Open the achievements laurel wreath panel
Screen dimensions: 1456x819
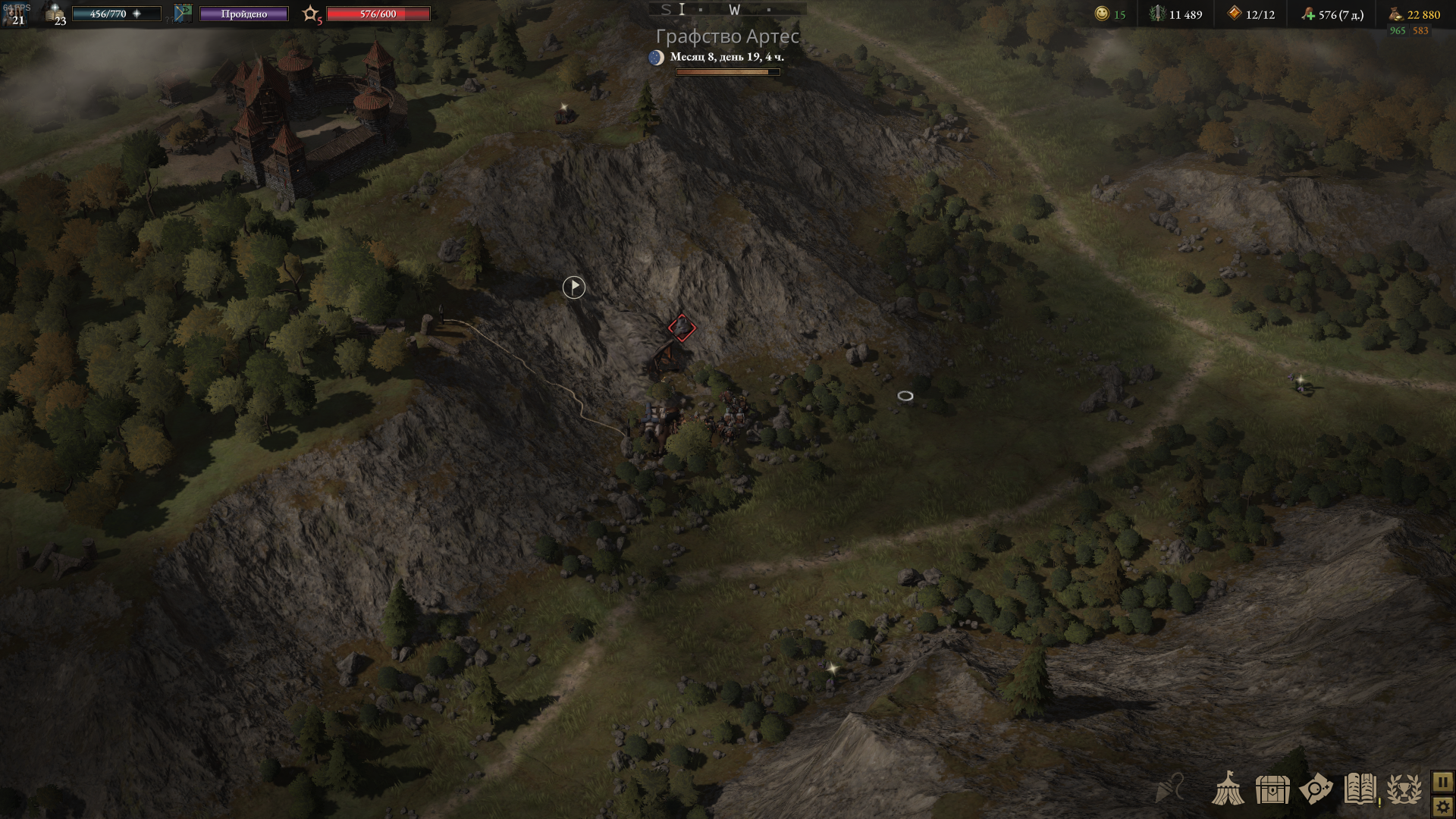pos(1404,789)
